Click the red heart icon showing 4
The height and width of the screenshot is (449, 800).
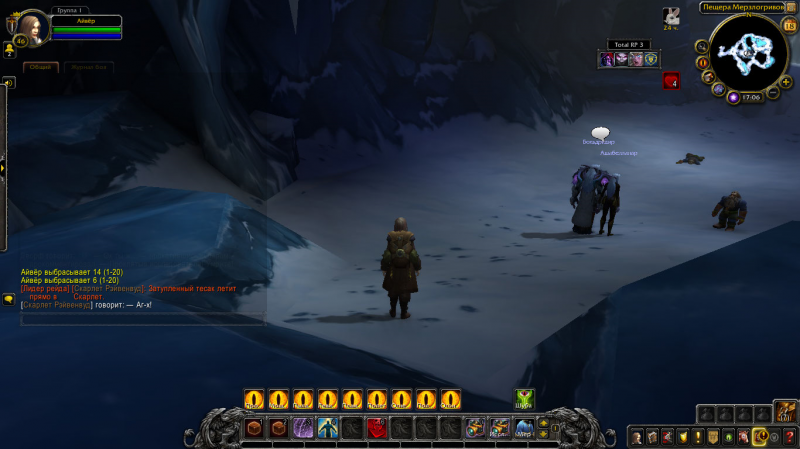[x=671, y=81]
